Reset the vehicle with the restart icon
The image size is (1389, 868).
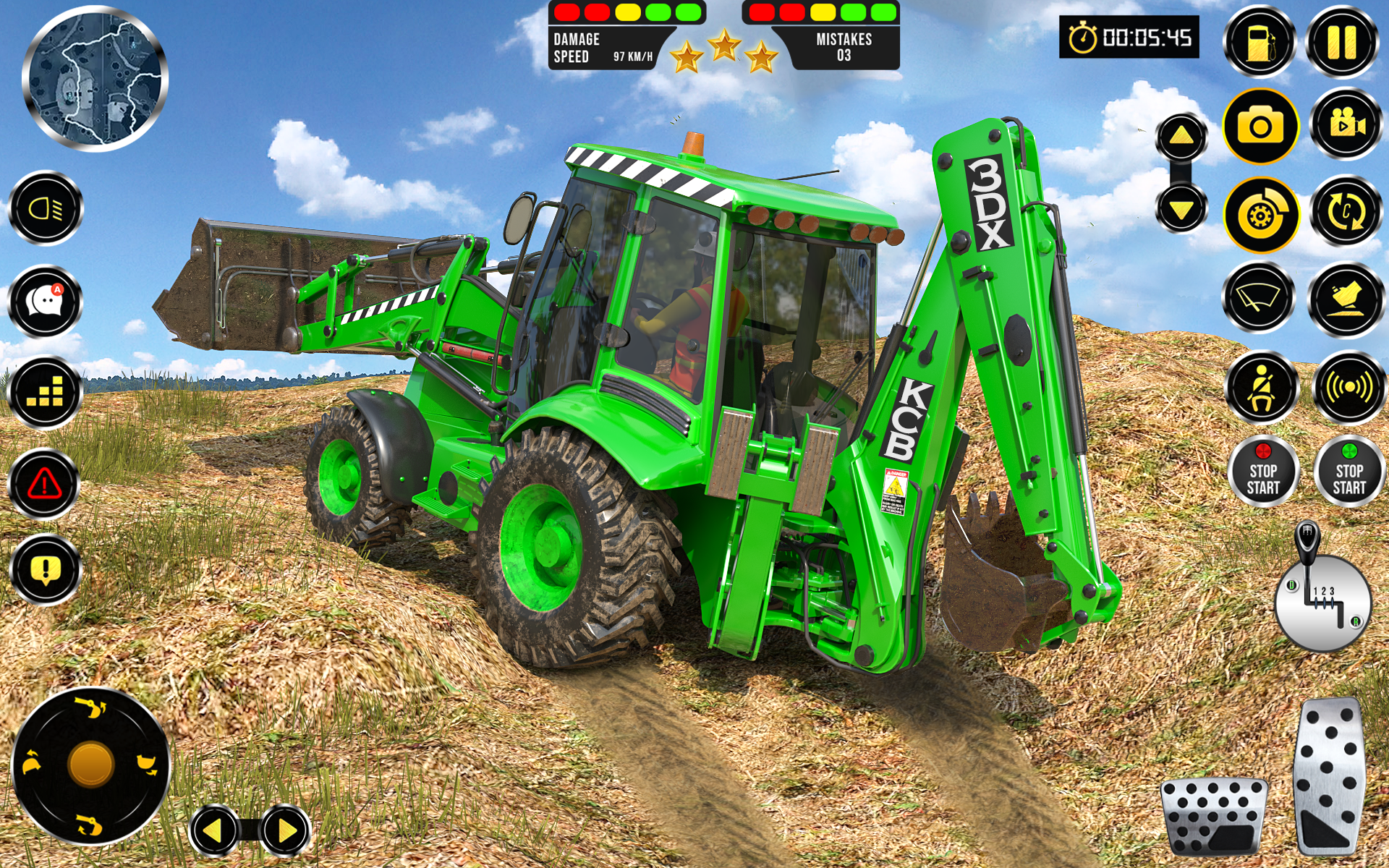[1343, 216]
